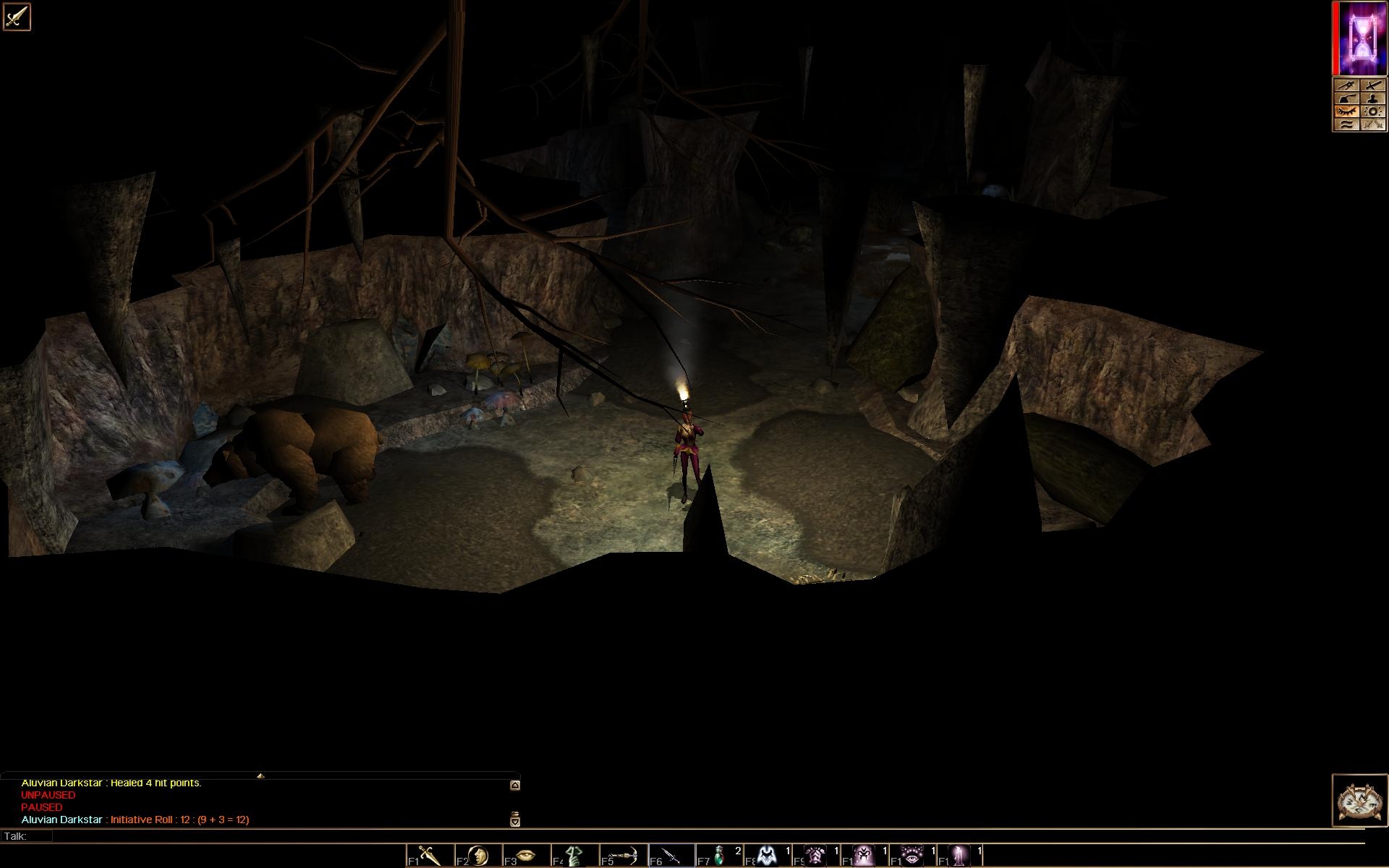Screen dimensions: 1389x868
Task: Drink the green potion in F7
Action: (x=720, y=856)
